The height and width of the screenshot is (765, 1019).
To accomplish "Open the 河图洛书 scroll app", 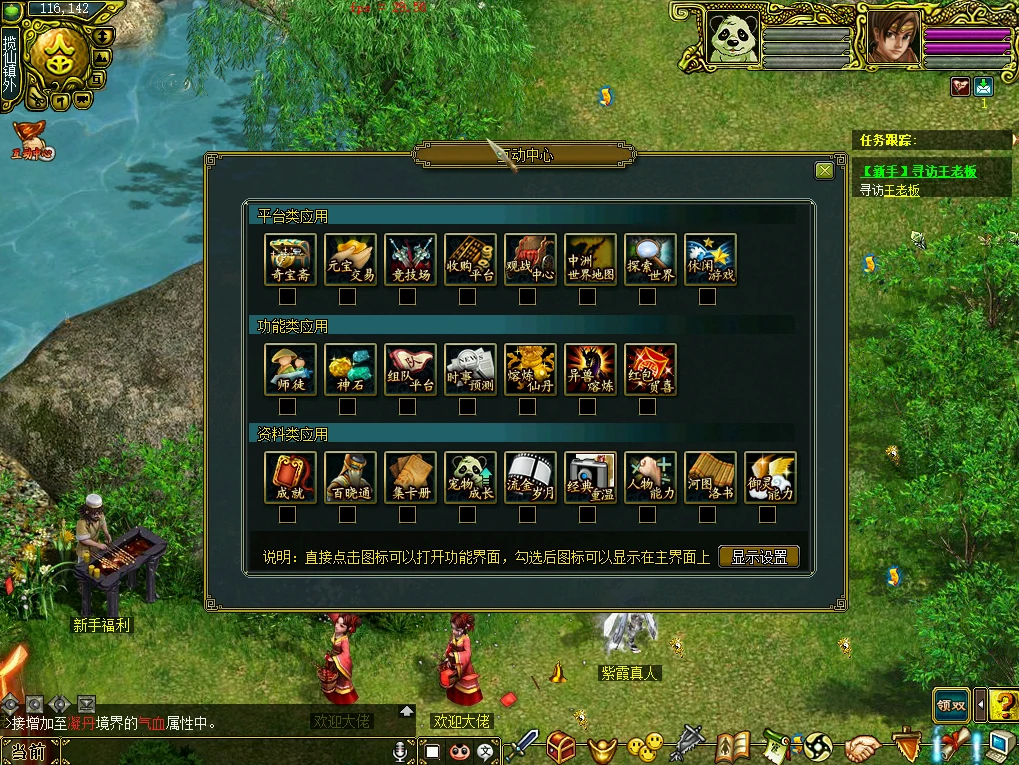I will (x=710, y=478).
